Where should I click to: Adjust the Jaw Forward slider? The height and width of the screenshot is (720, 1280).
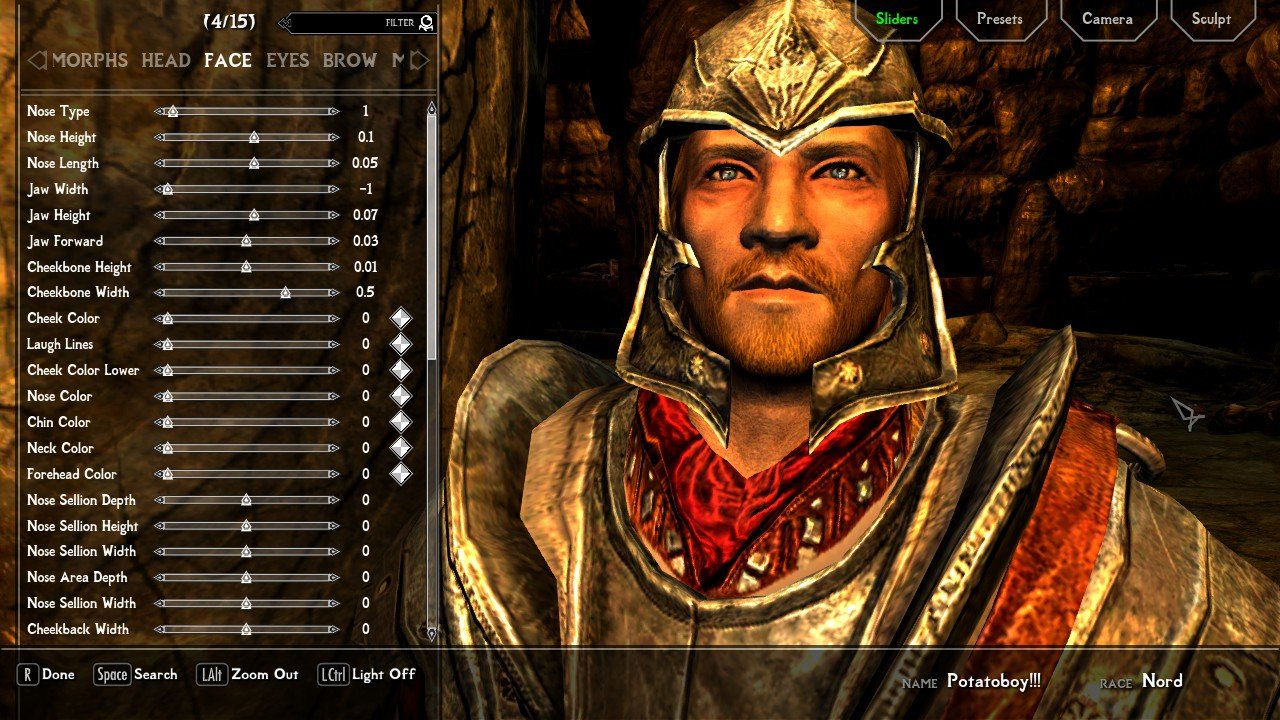click(246, 241)
